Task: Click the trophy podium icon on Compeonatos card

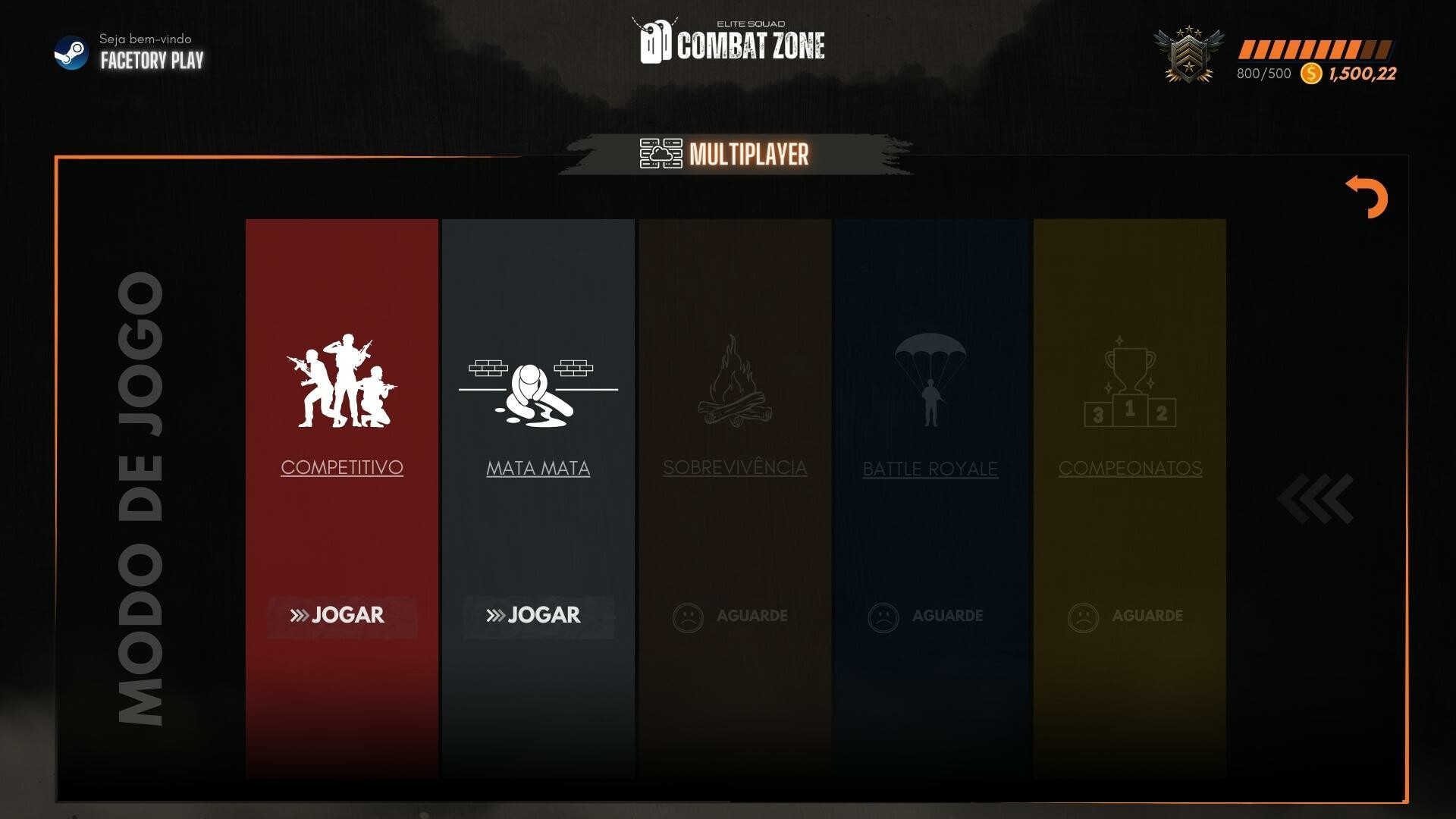Action: click(1128, 383)
